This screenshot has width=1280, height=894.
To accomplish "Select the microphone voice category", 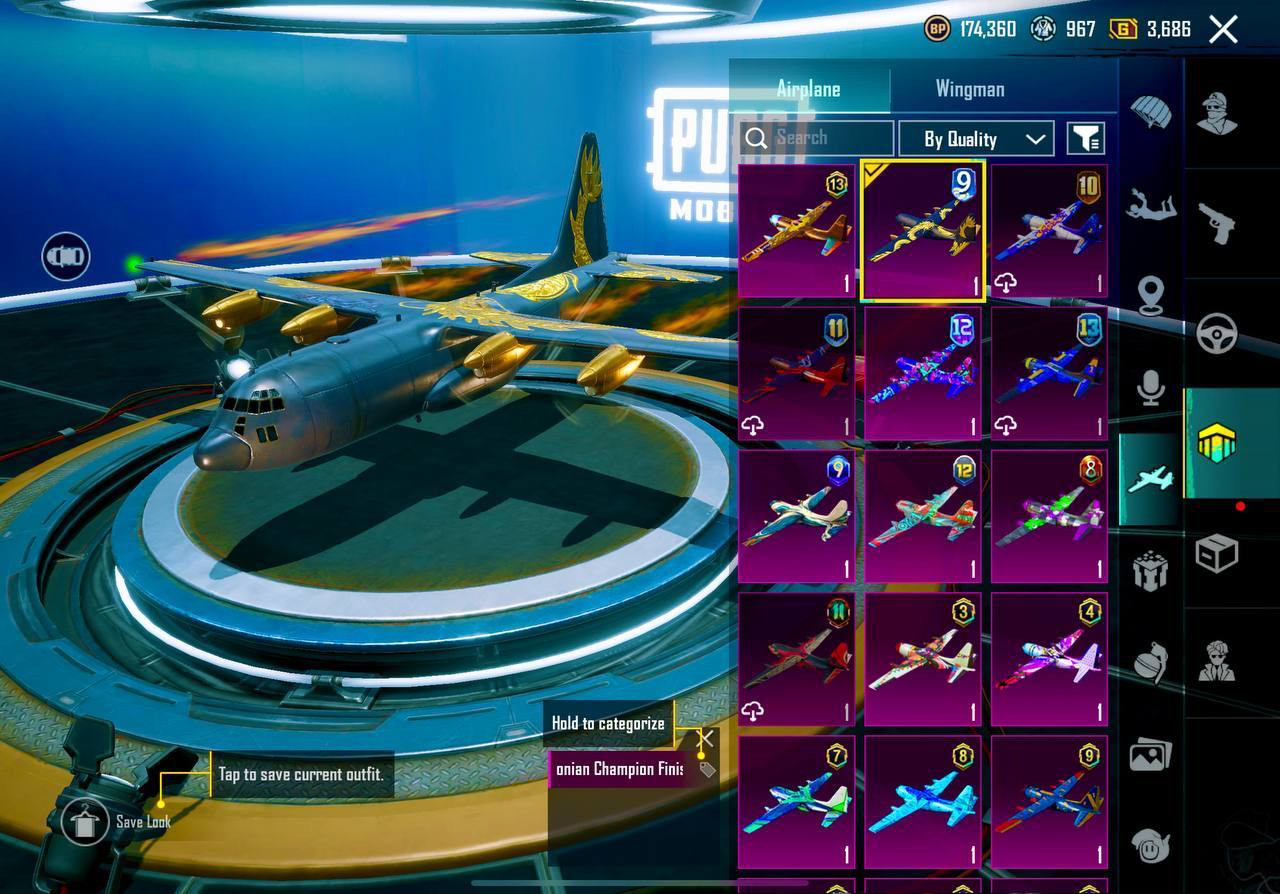I will pos(1151,387).
